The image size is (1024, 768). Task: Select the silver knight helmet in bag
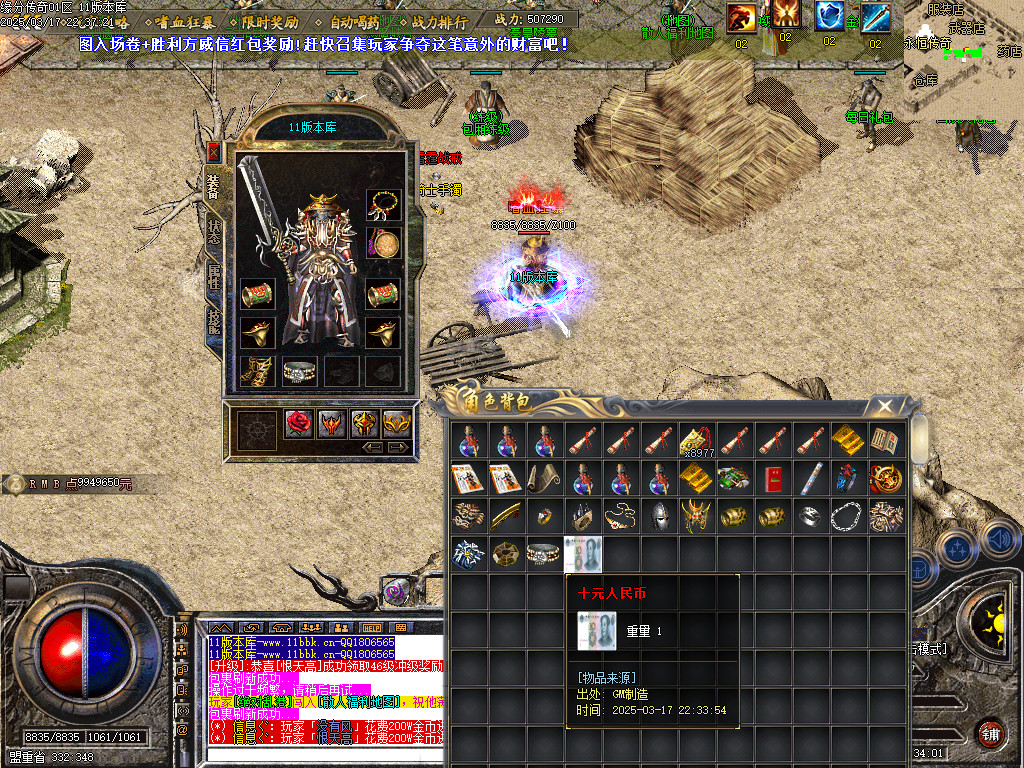(x=658, y=516)
